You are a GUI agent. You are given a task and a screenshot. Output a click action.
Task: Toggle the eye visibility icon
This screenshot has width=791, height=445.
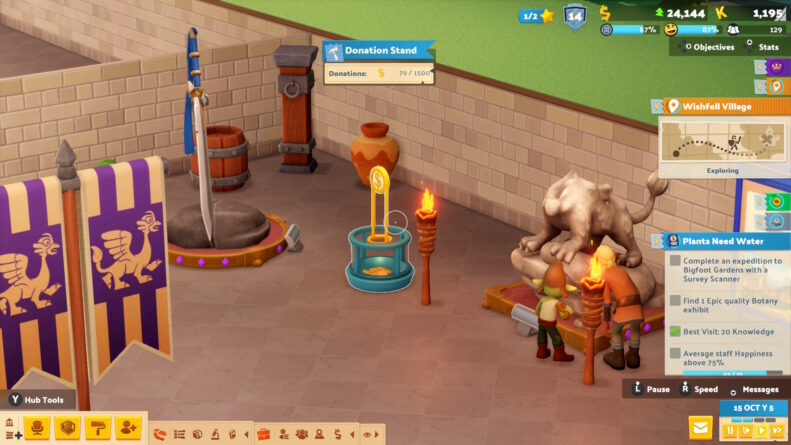369,434
